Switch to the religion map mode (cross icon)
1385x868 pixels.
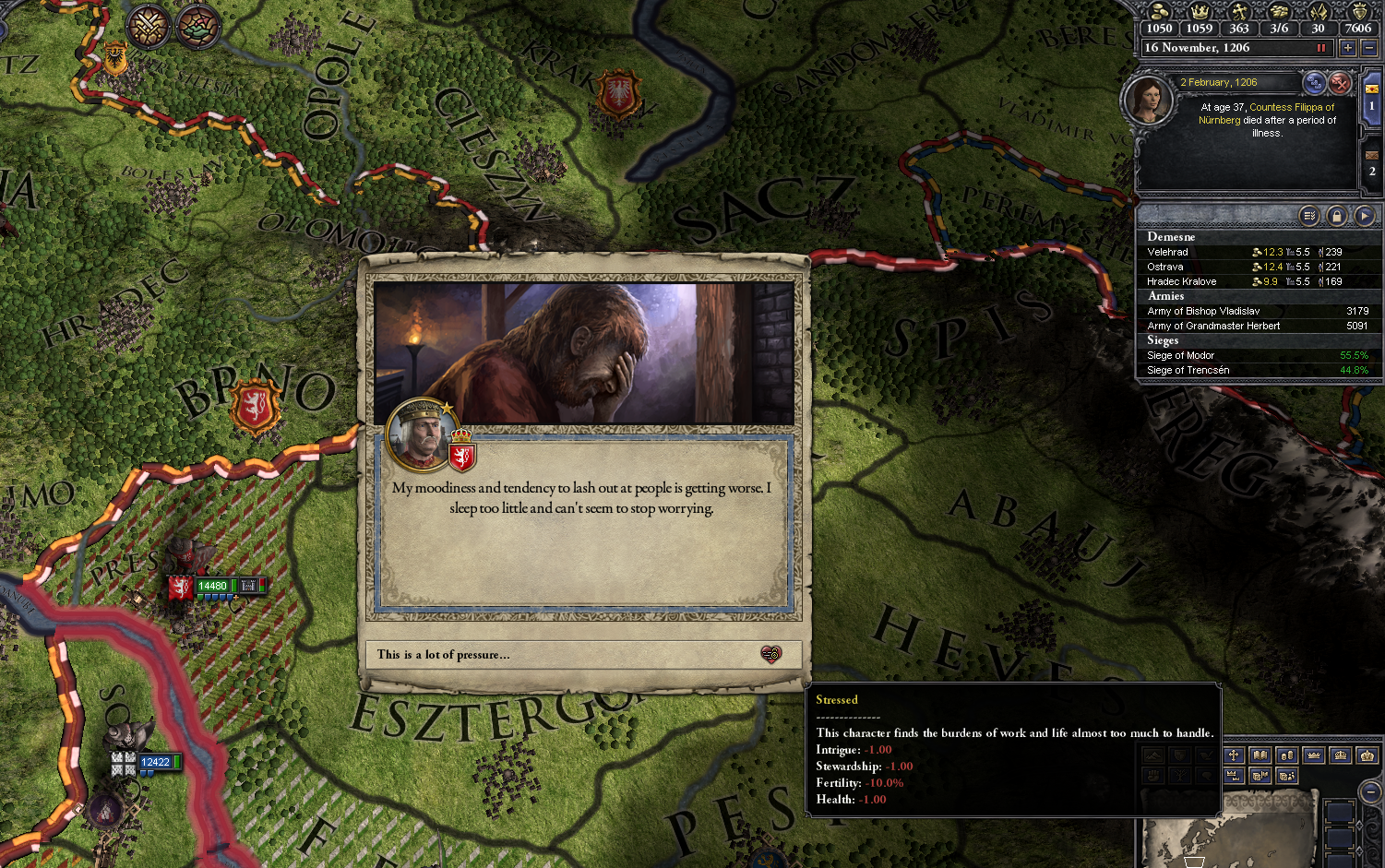pyautogui.click(x=1234, y=755)
